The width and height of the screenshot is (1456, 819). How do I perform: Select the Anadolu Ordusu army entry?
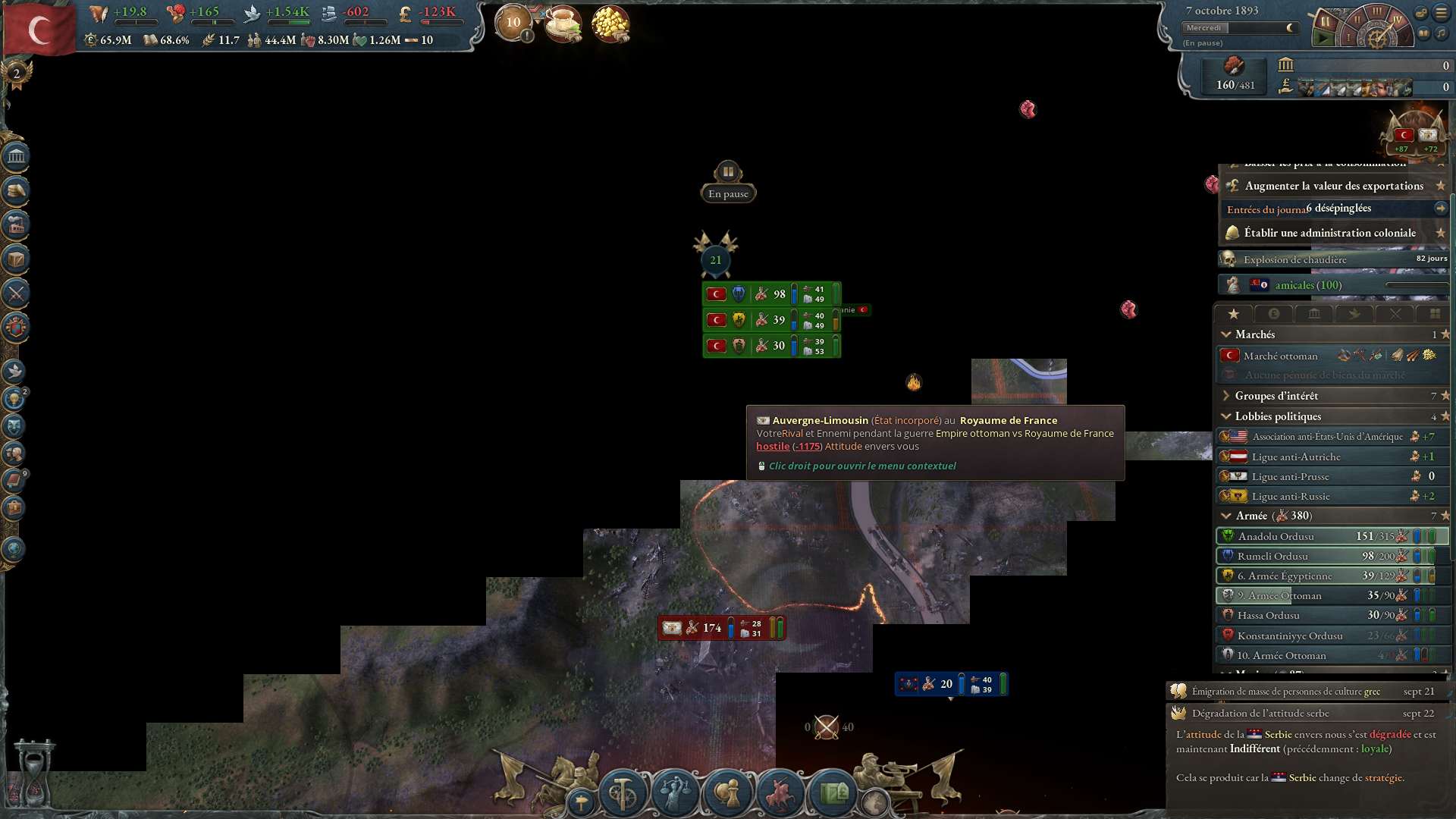1289,536
